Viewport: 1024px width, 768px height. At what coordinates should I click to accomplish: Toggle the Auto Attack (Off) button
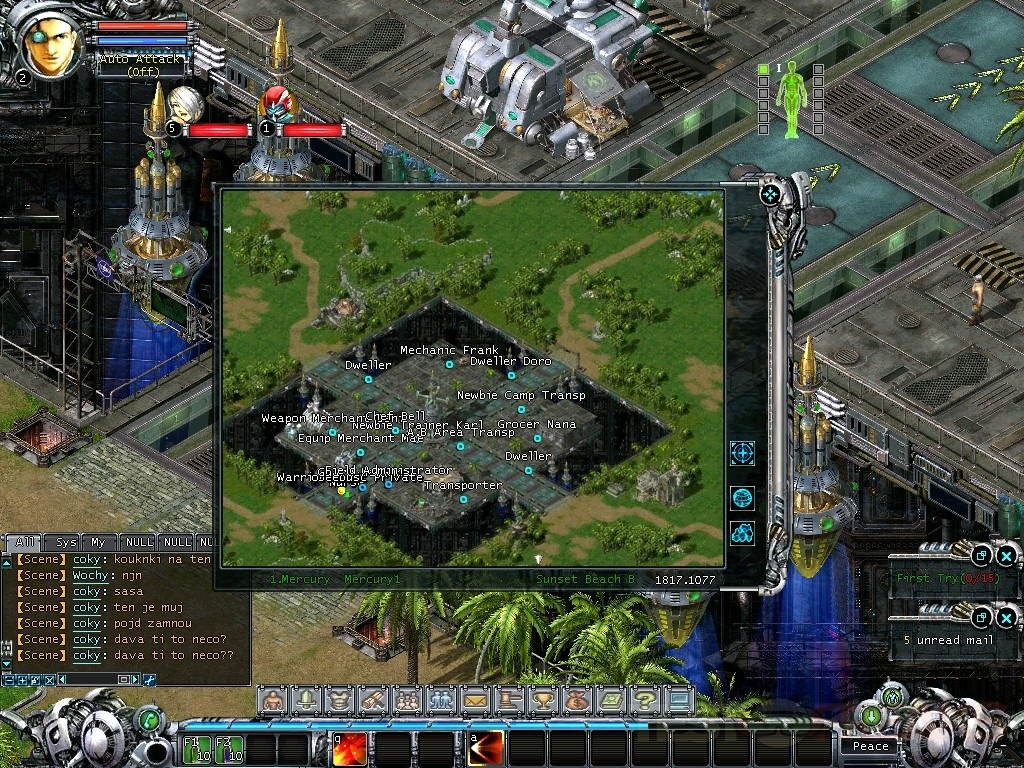click(141, 65)
